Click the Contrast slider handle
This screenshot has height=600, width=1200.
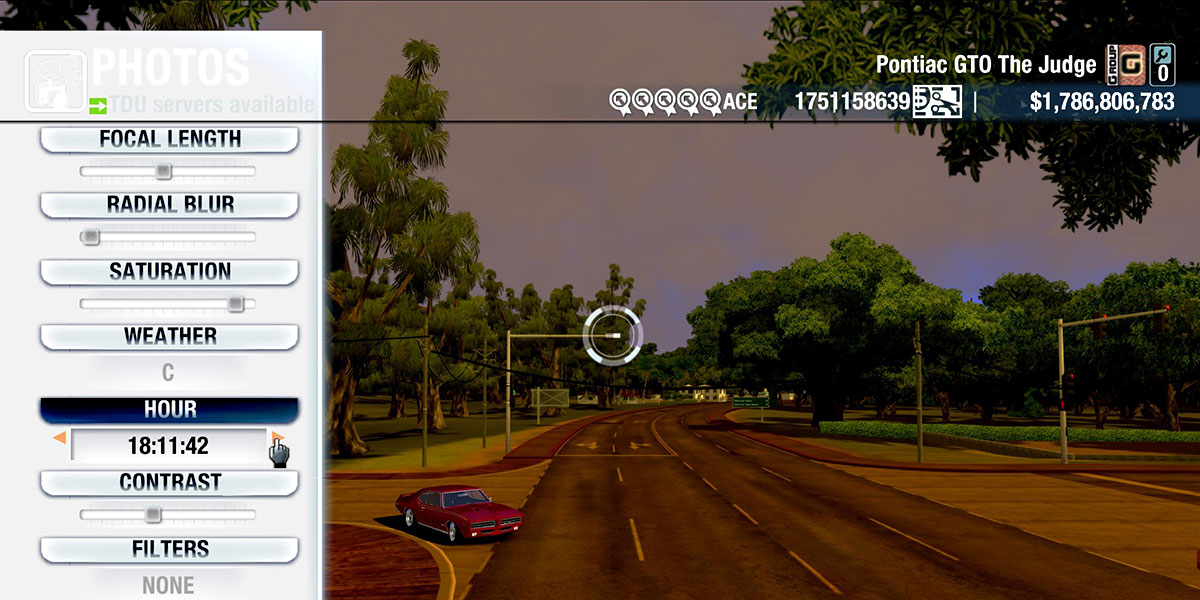point(152,514)
